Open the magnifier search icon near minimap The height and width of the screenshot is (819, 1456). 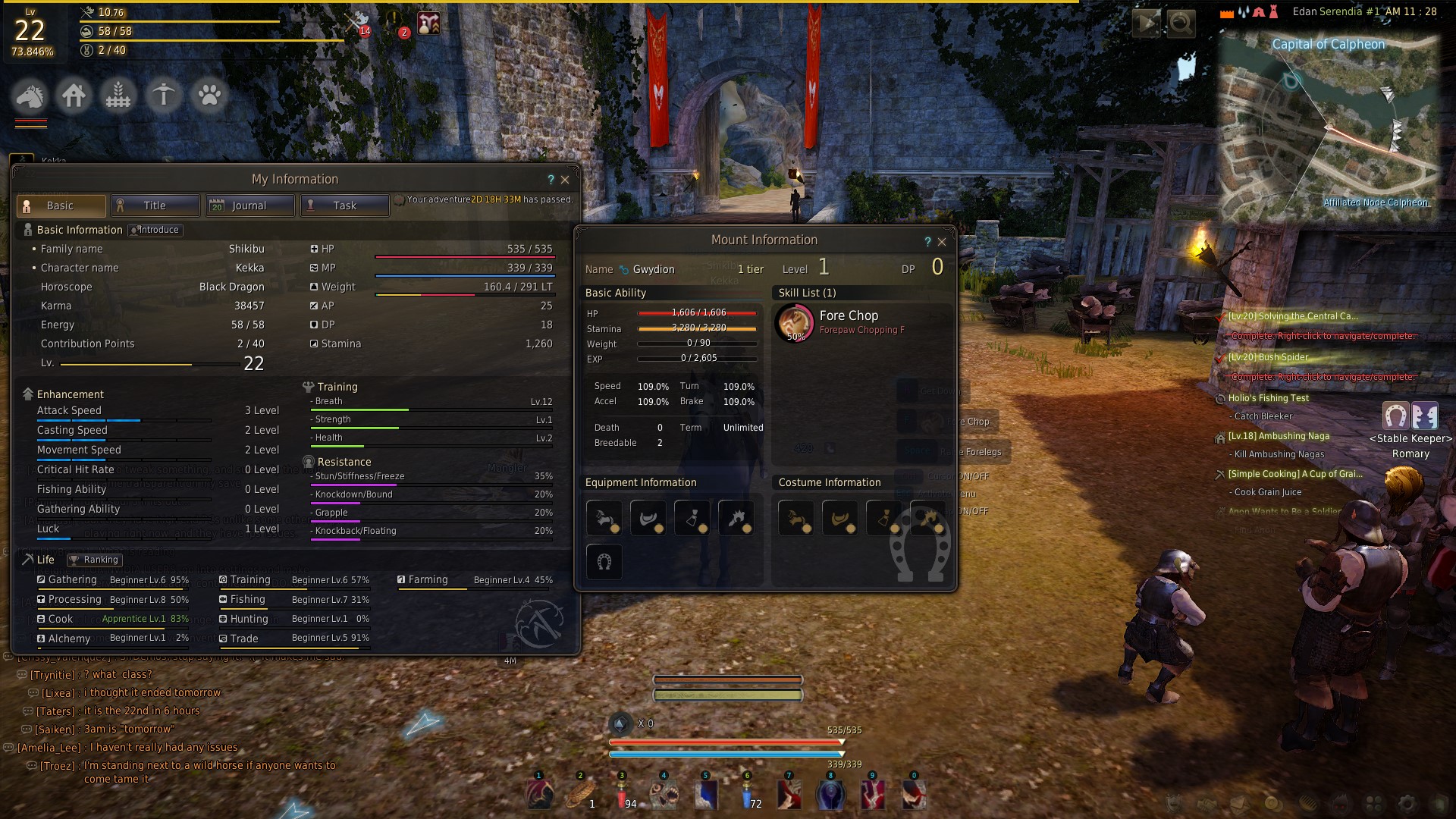click(1181, 24)
